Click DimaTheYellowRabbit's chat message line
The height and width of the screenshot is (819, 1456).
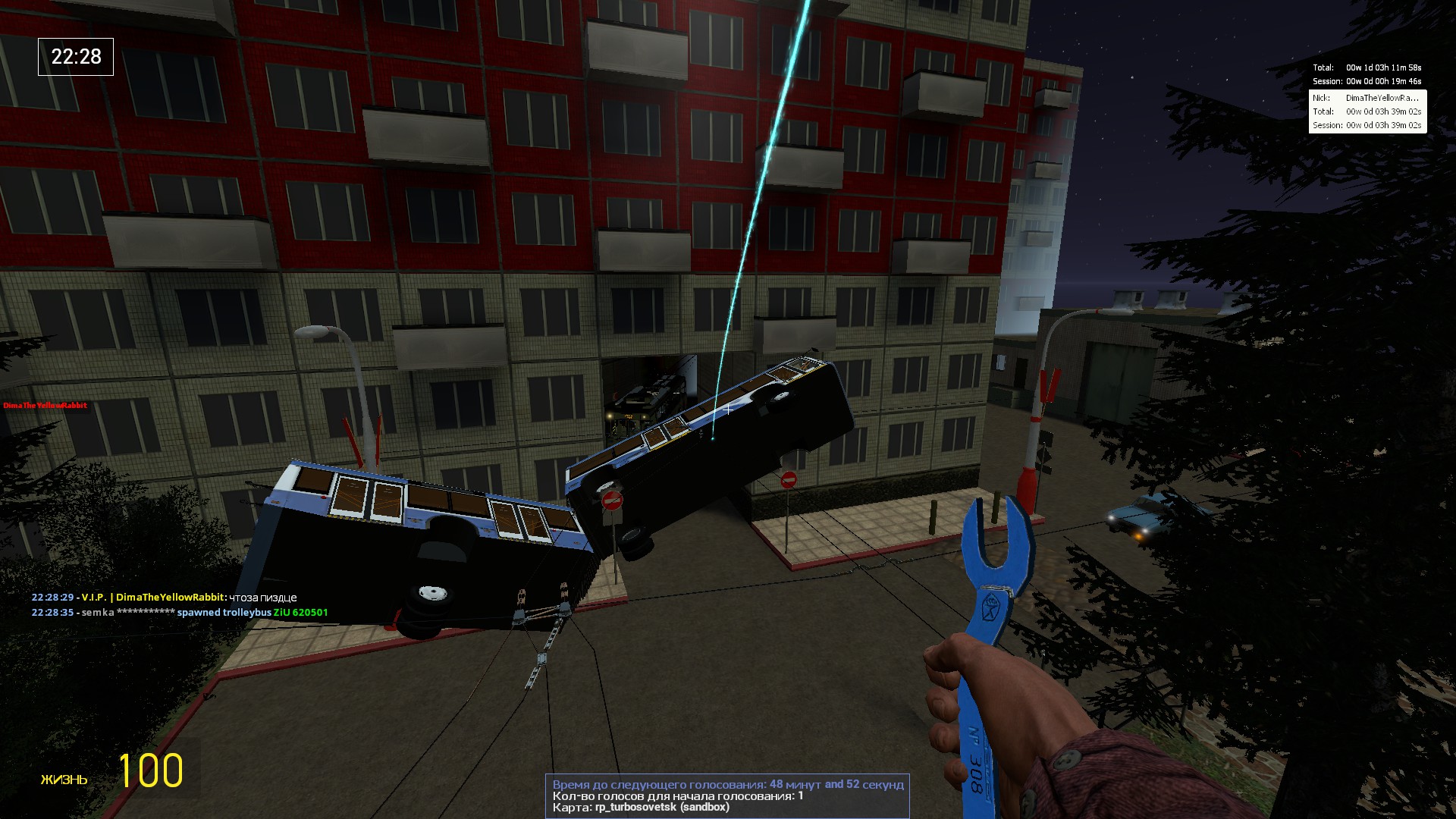164,598
